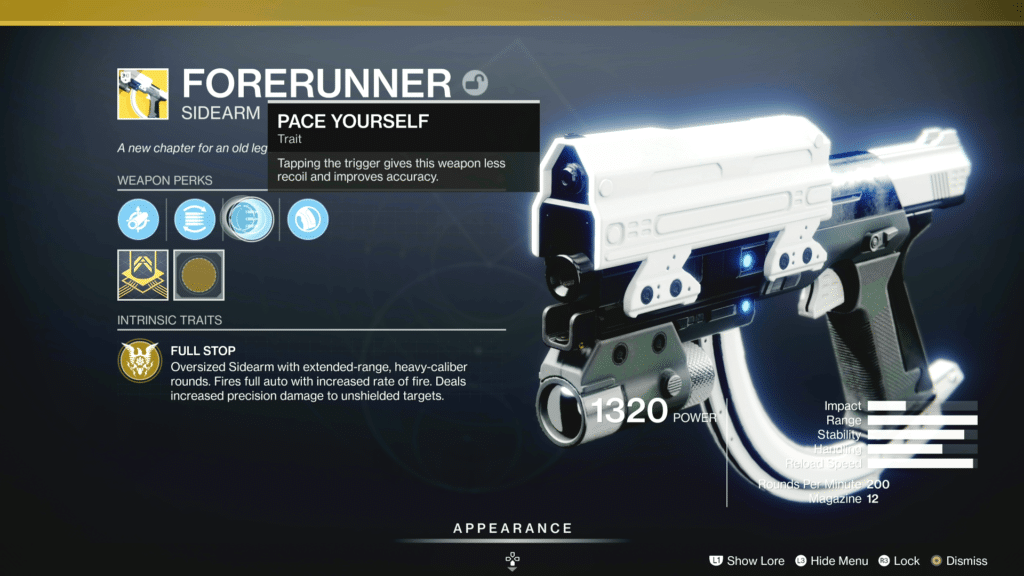Screen dimensions: 1024x576
Task: Select the Pace Yourself trait perk icon
Action: click(x=244, y=219)
